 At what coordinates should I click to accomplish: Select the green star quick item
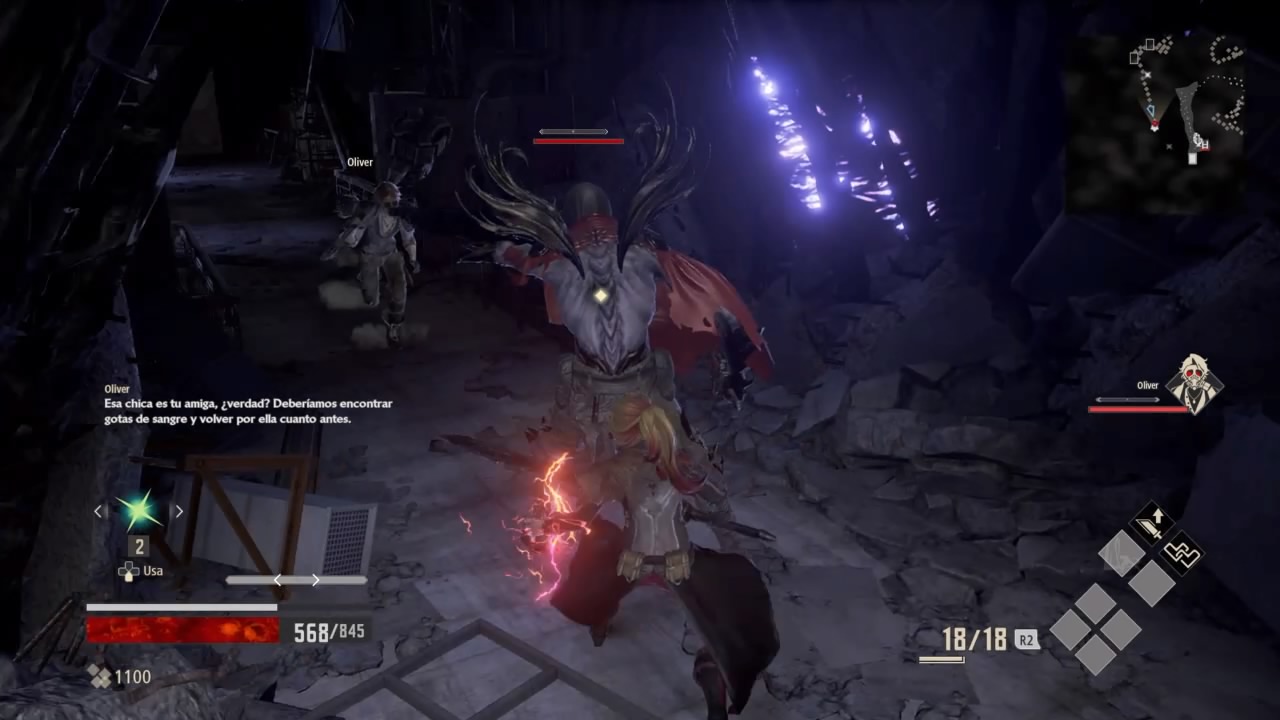pyautogui.click(x=138, y=511)
